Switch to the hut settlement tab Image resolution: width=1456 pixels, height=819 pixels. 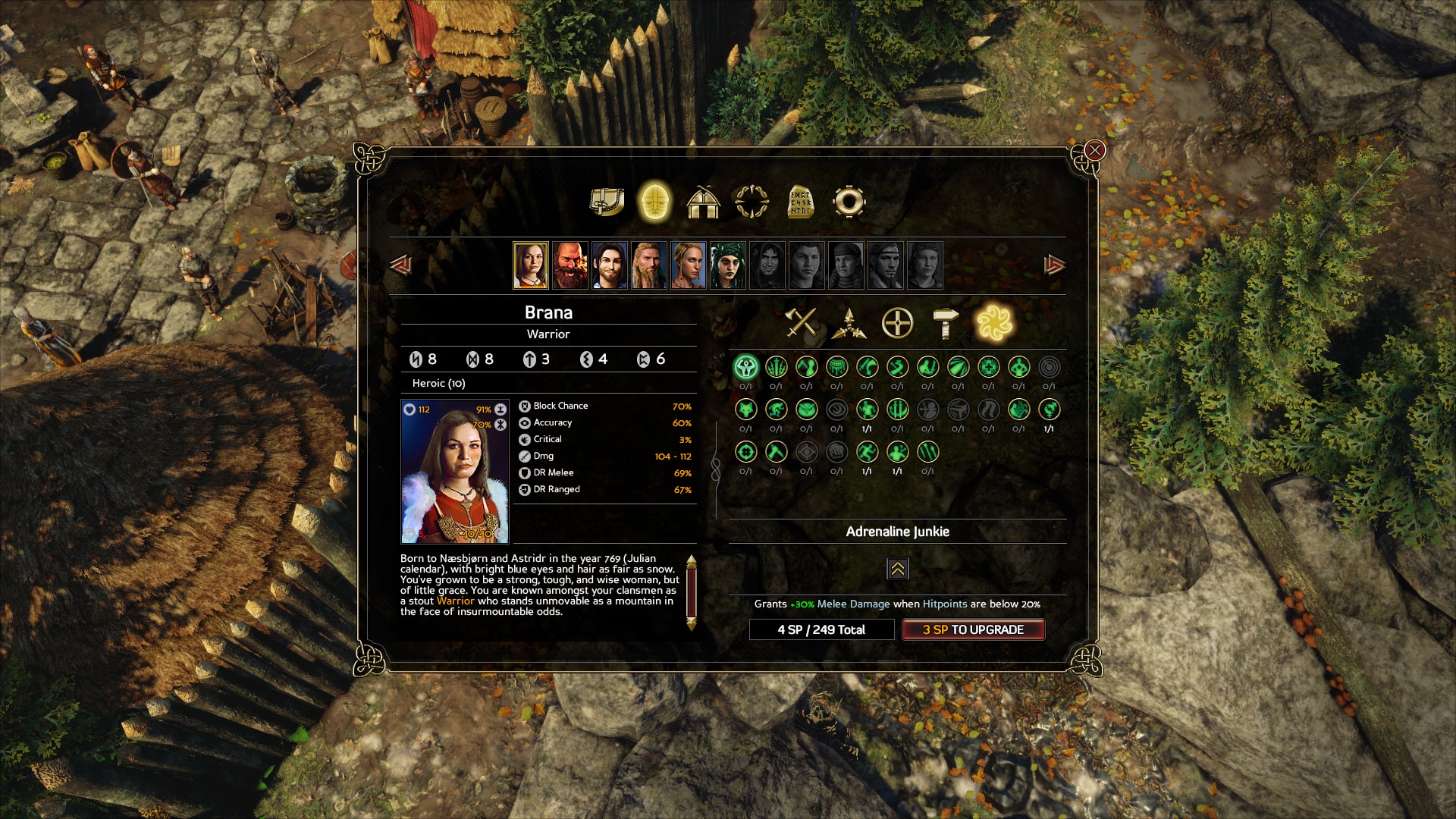[x=703, y=202]
